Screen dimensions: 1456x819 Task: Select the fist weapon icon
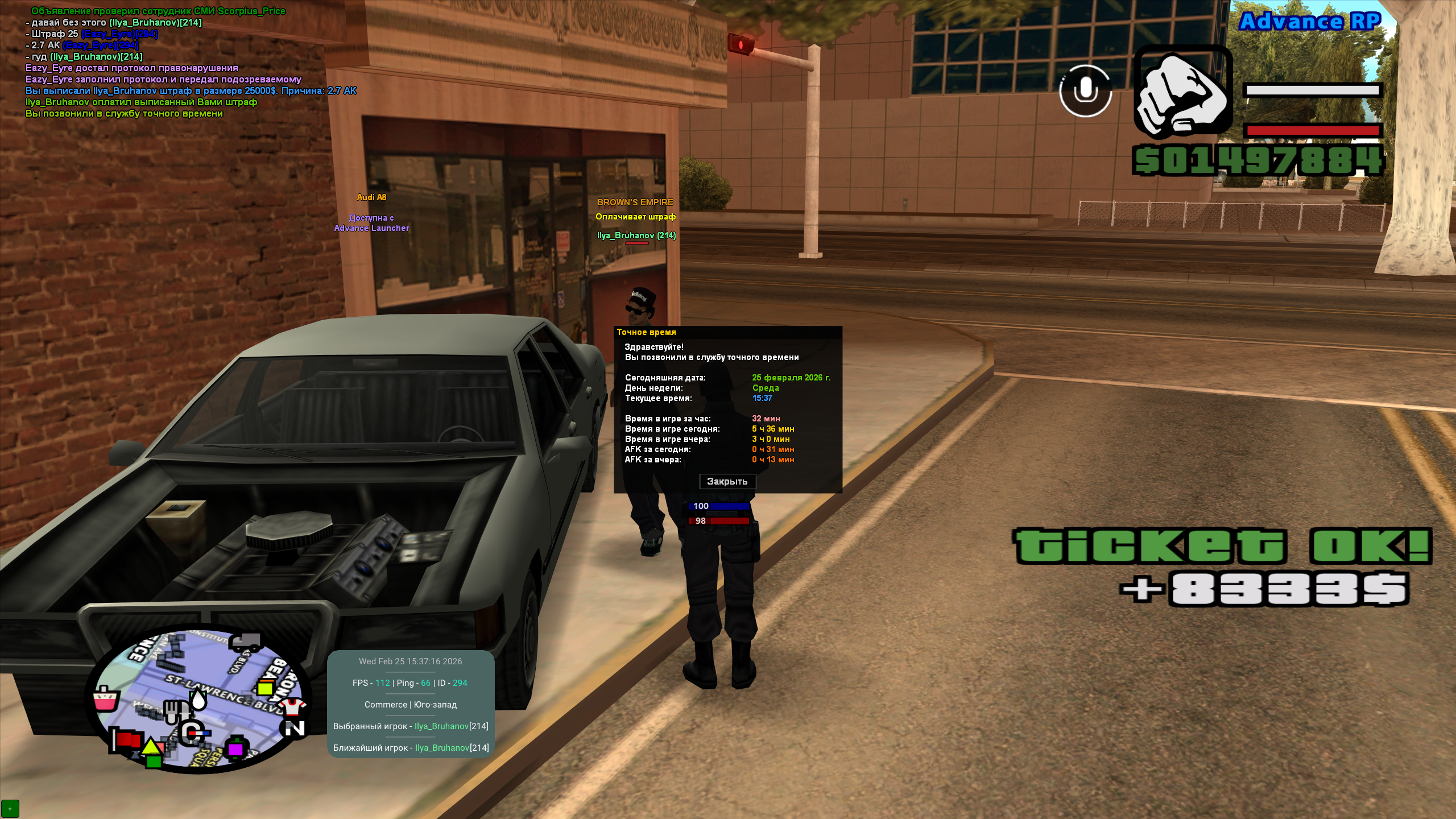1183,93
